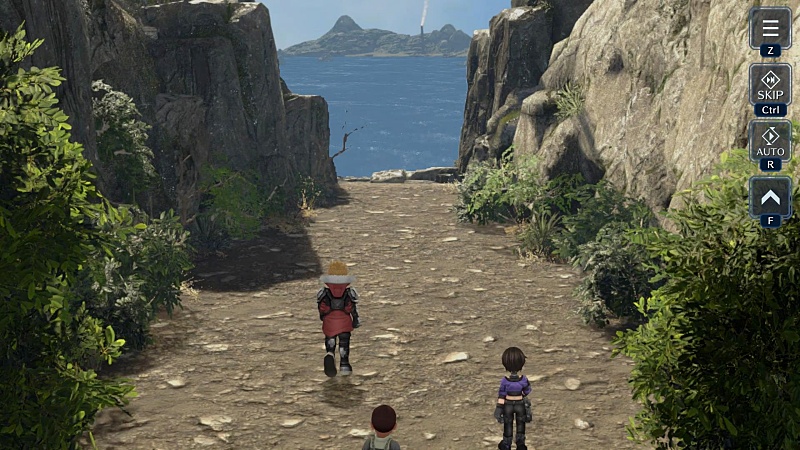Collapse the side buttons with the up arrow
This screenshot has height=450, width=800.
(770, 196)
